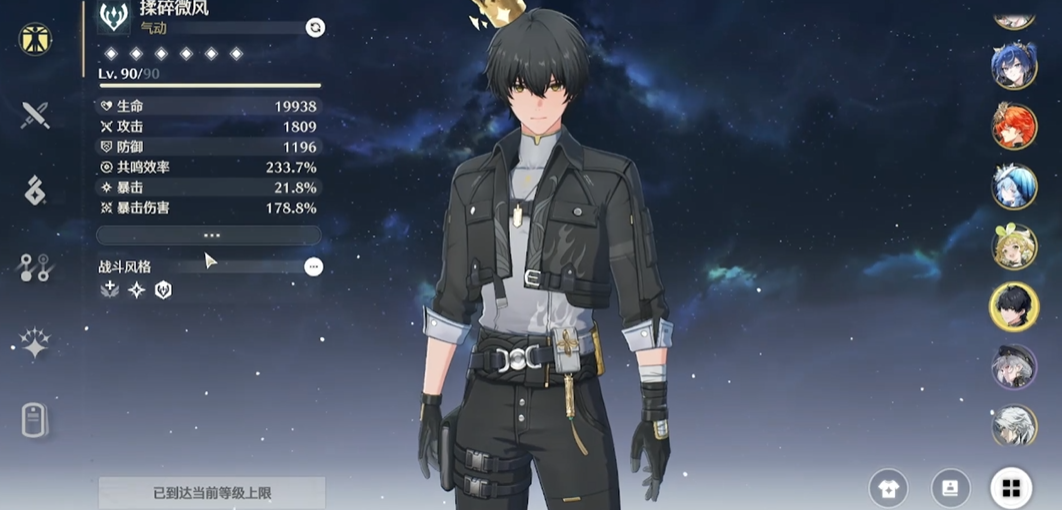Choose the grey-haired character with dark hat
This screenshot has width=1062, height=510.
(1014, 366)
